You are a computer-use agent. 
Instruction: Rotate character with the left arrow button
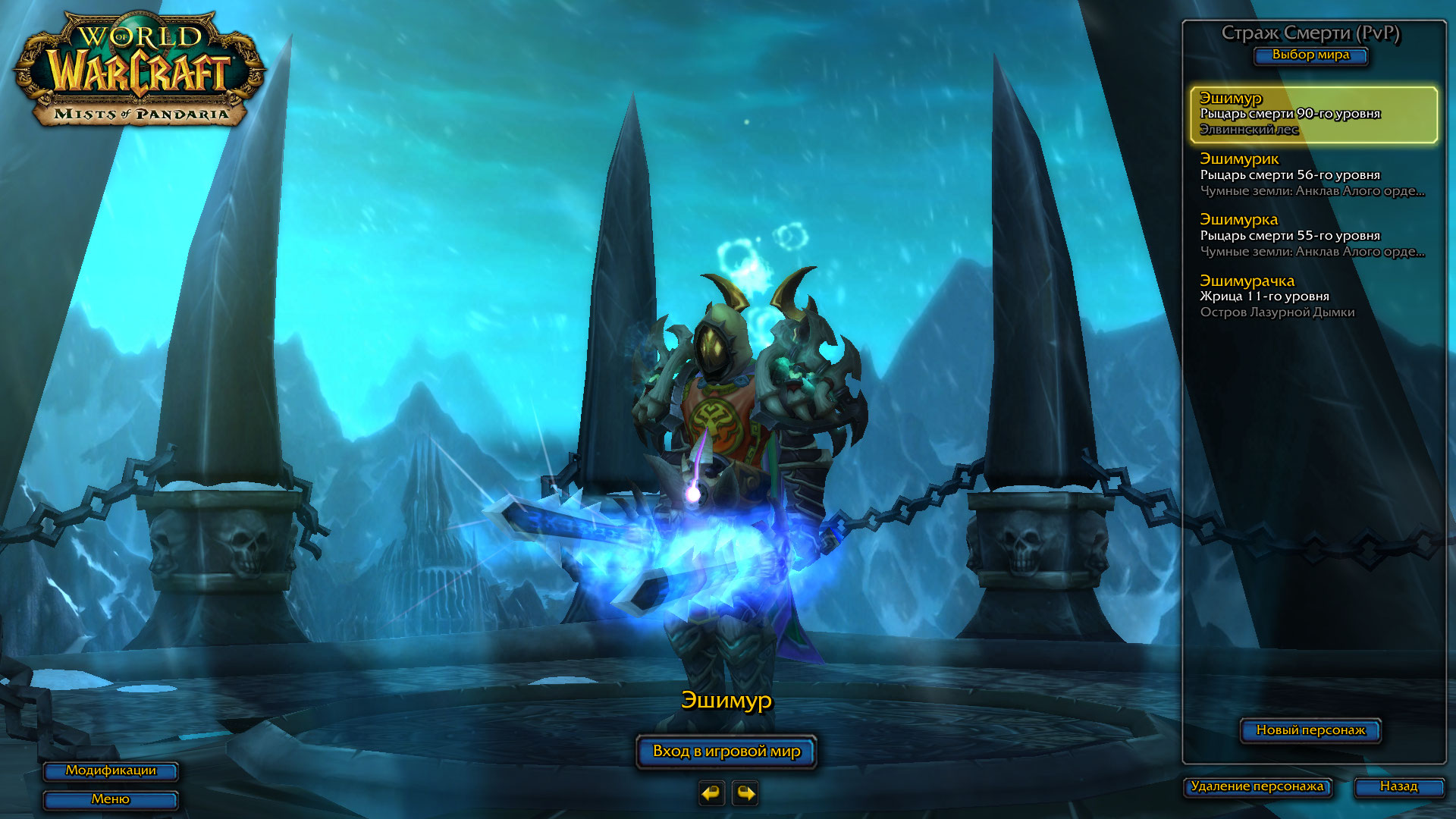click(711, 793)
